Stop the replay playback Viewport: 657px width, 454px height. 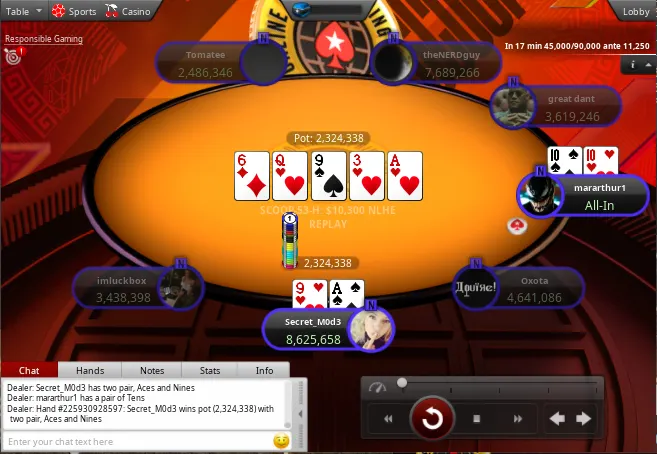pyautogui.click(x=477, y=419)
